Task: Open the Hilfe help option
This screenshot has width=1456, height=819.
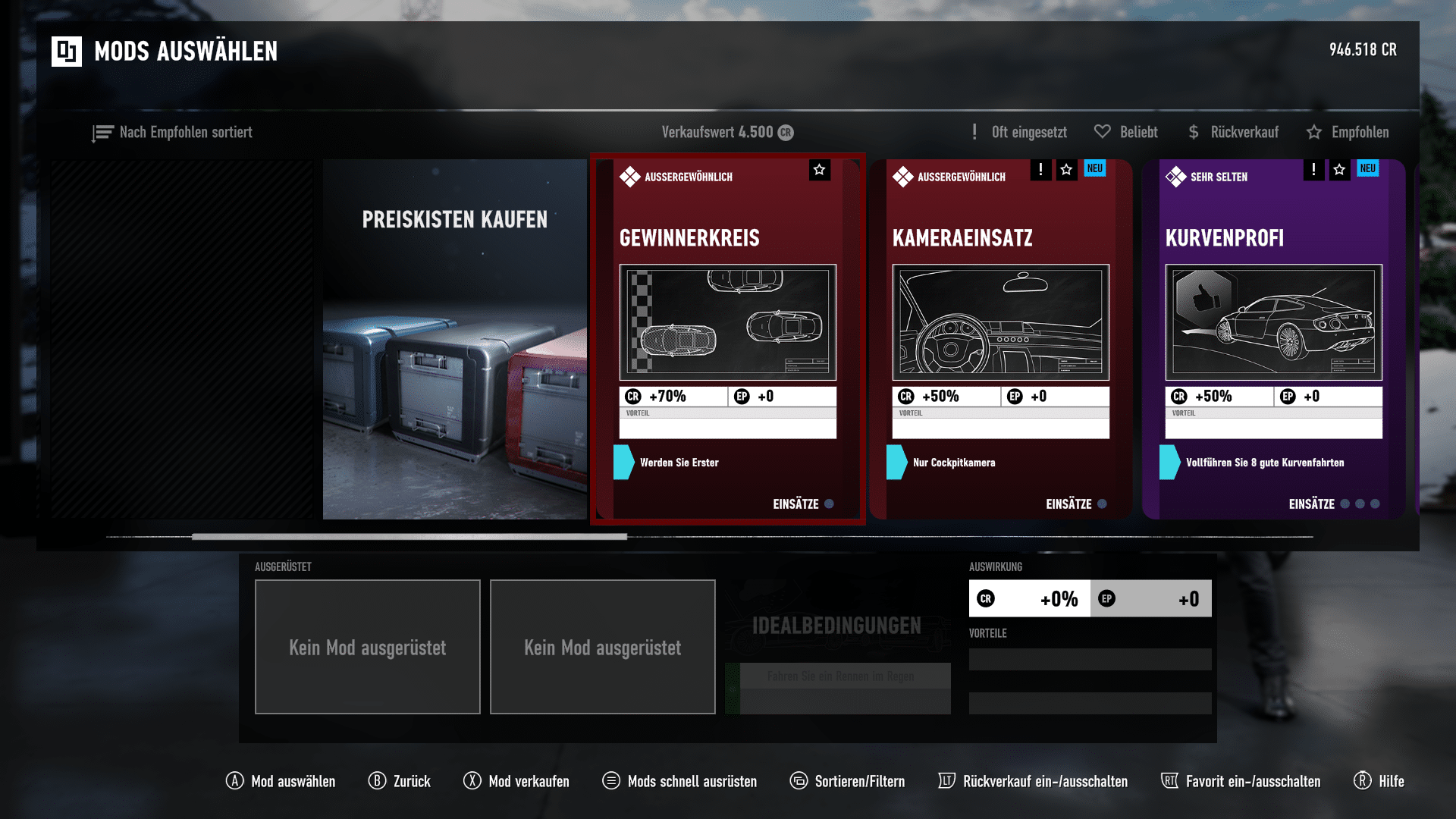Action: [x=1379, y=781]
